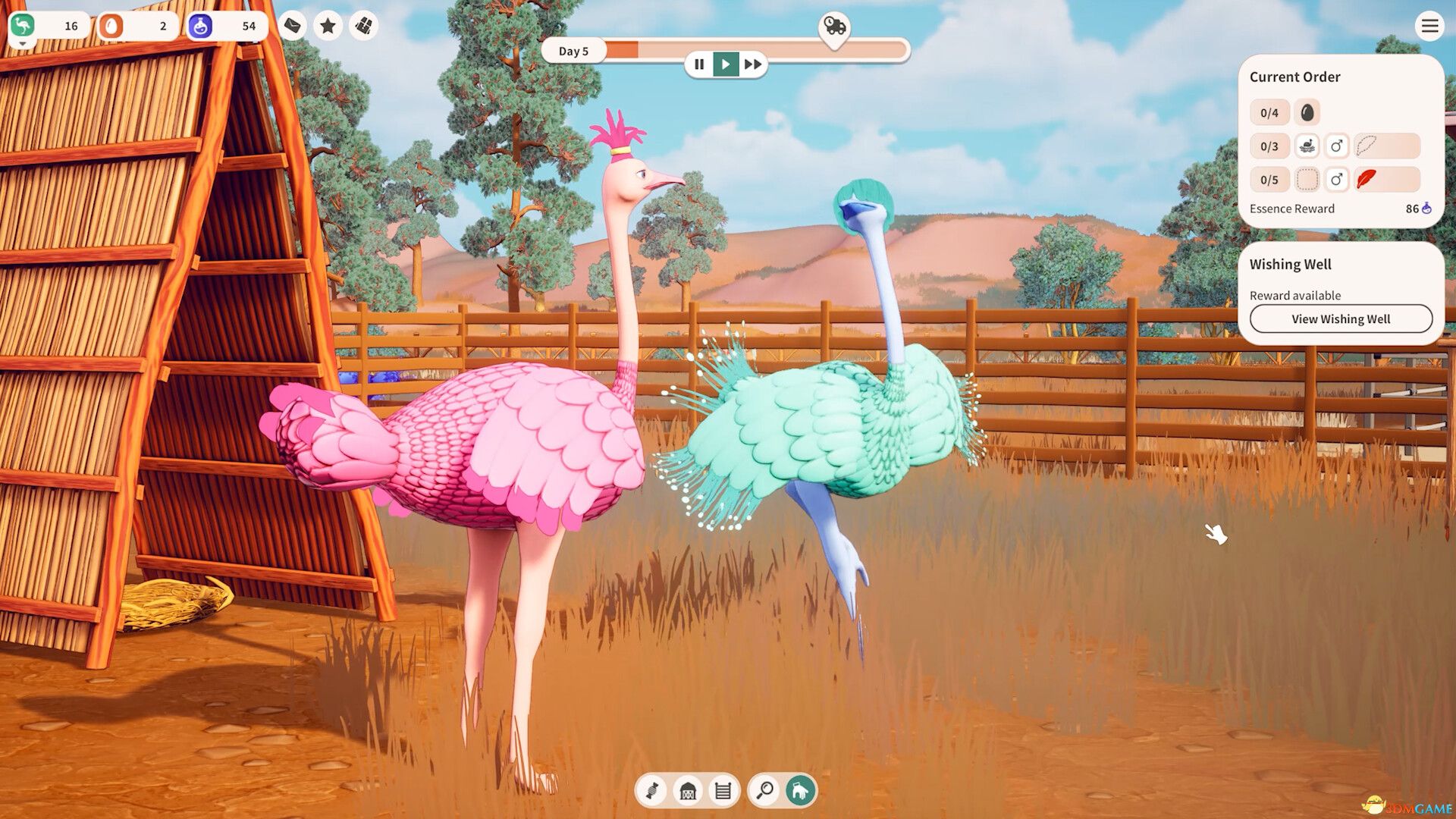Open the mail/messages icon

292,25
